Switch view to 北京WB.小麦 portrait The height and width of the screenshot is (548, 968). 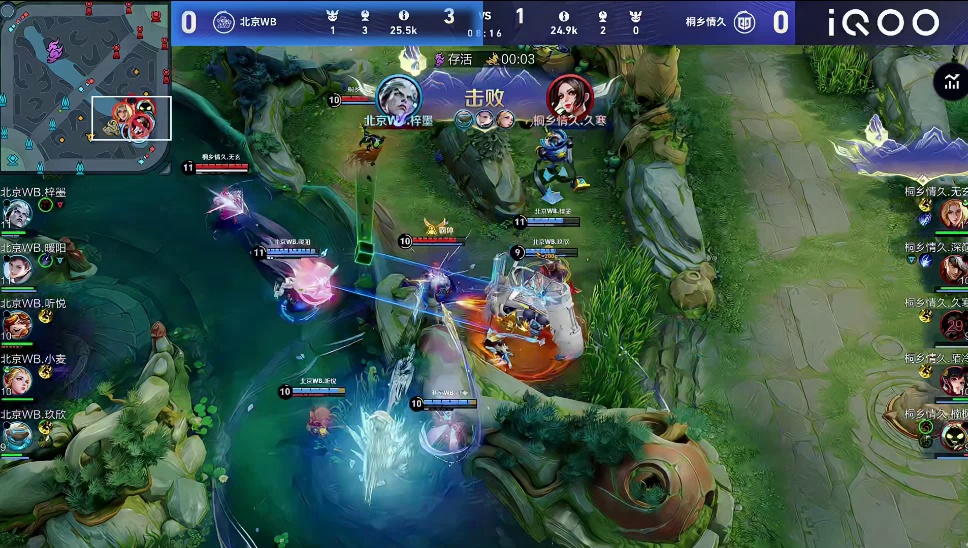coord(17,380)
